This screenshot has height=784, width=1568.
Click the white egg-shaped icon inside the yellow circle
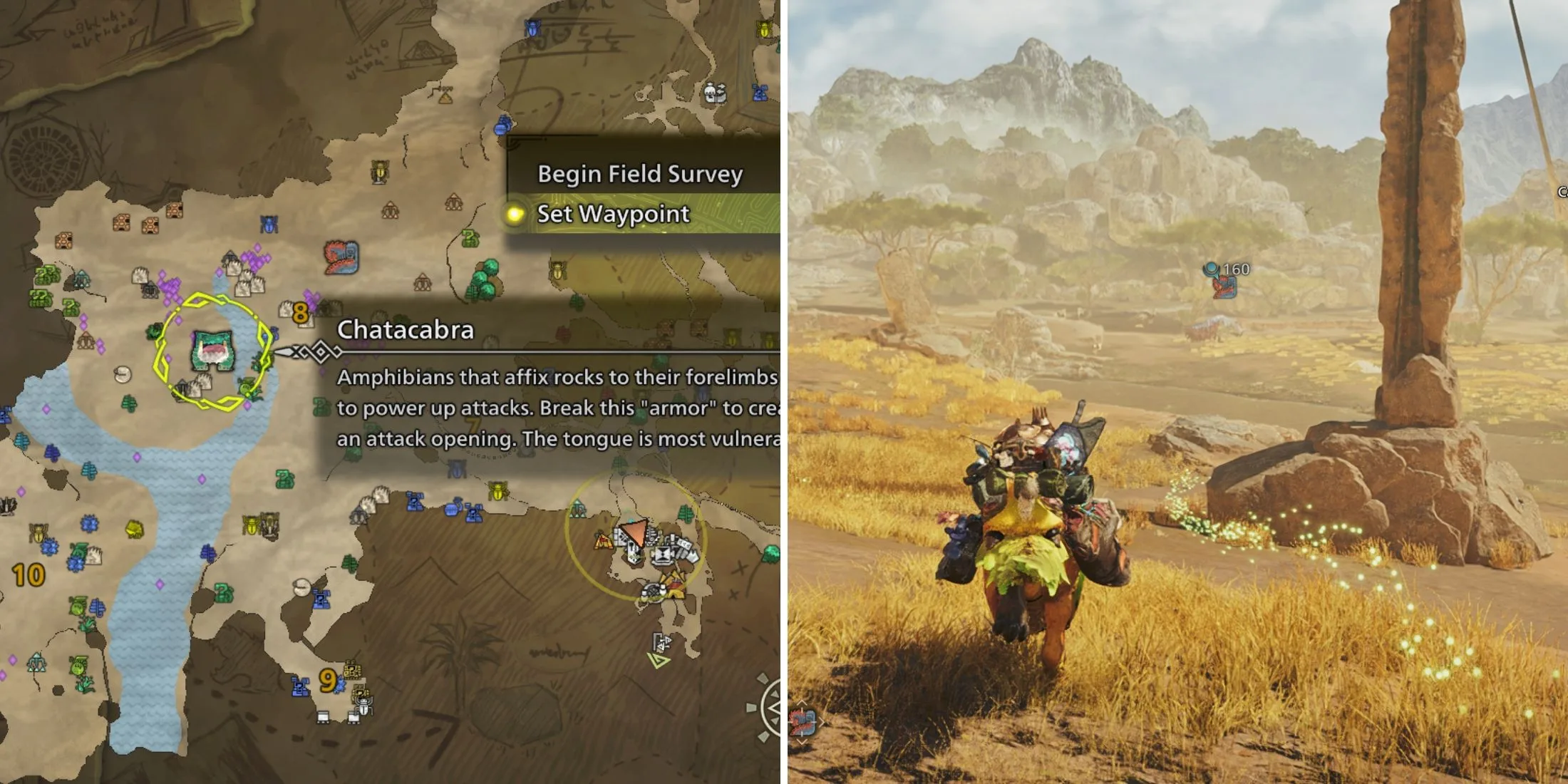(123, 374)
